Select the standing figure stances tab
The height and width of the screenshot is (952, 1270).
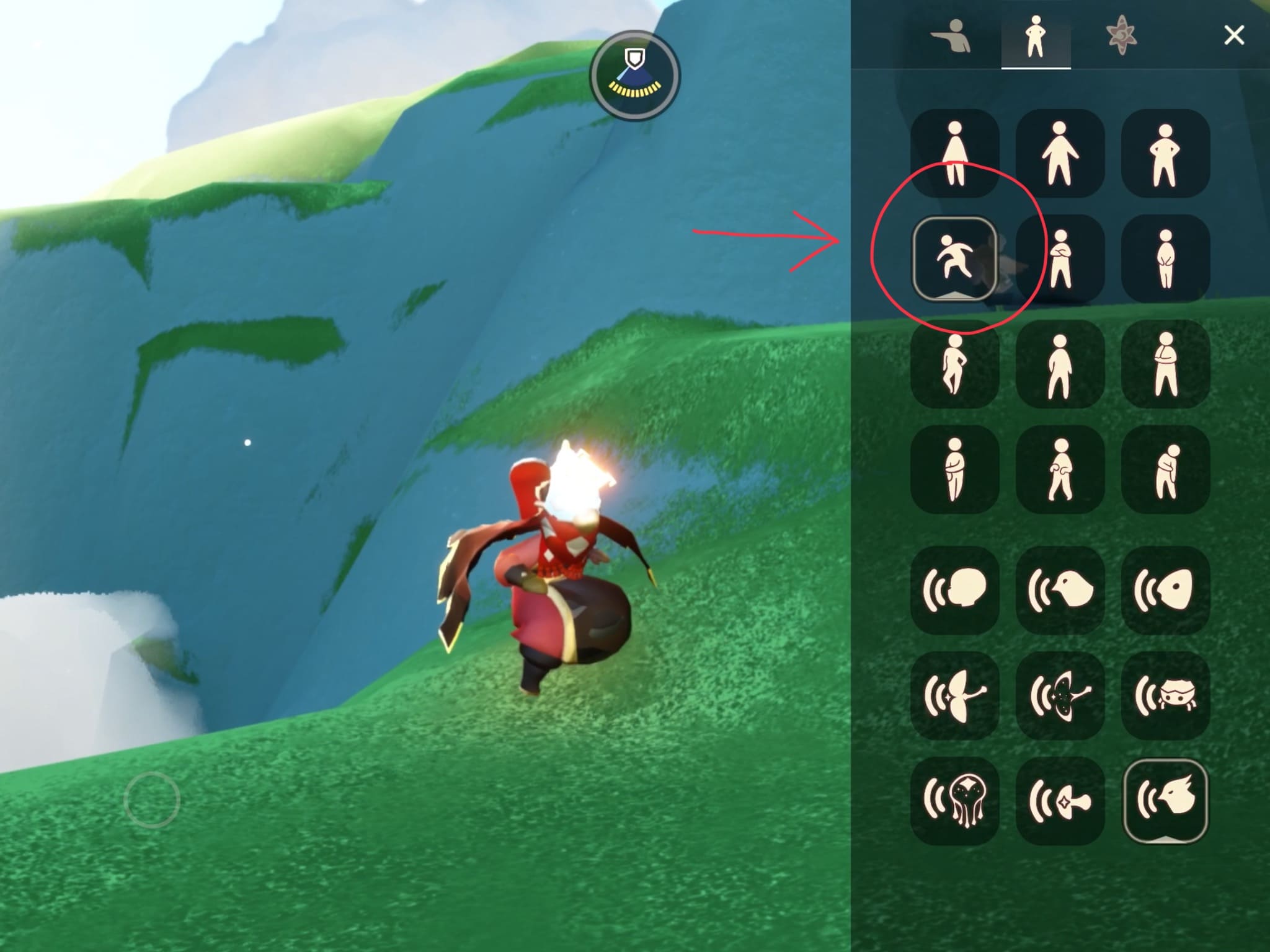pyautogui.click(x=1036, y=37)
